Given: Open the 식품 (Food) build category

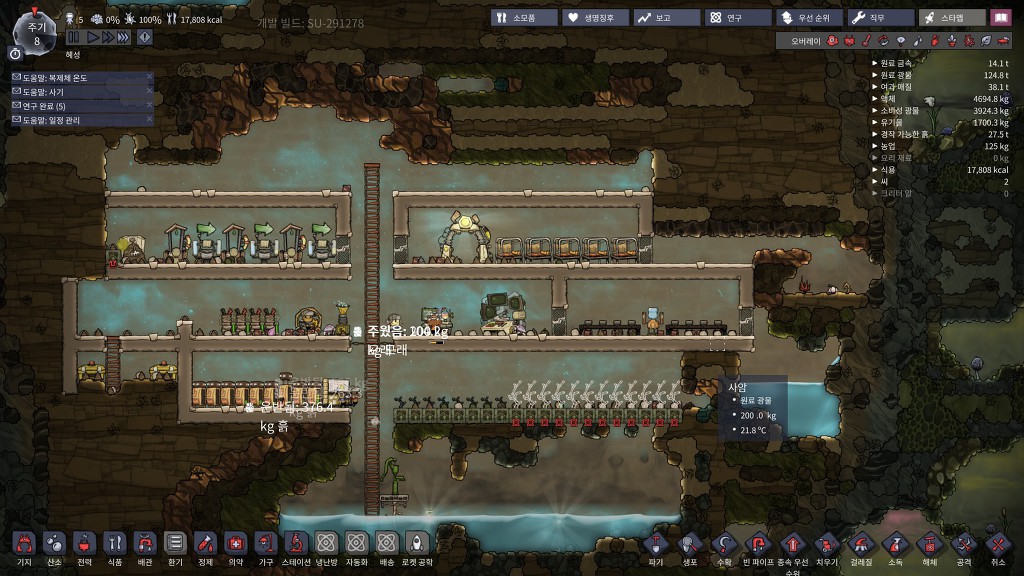Looking at the screenshot, I should click(114, 543).
